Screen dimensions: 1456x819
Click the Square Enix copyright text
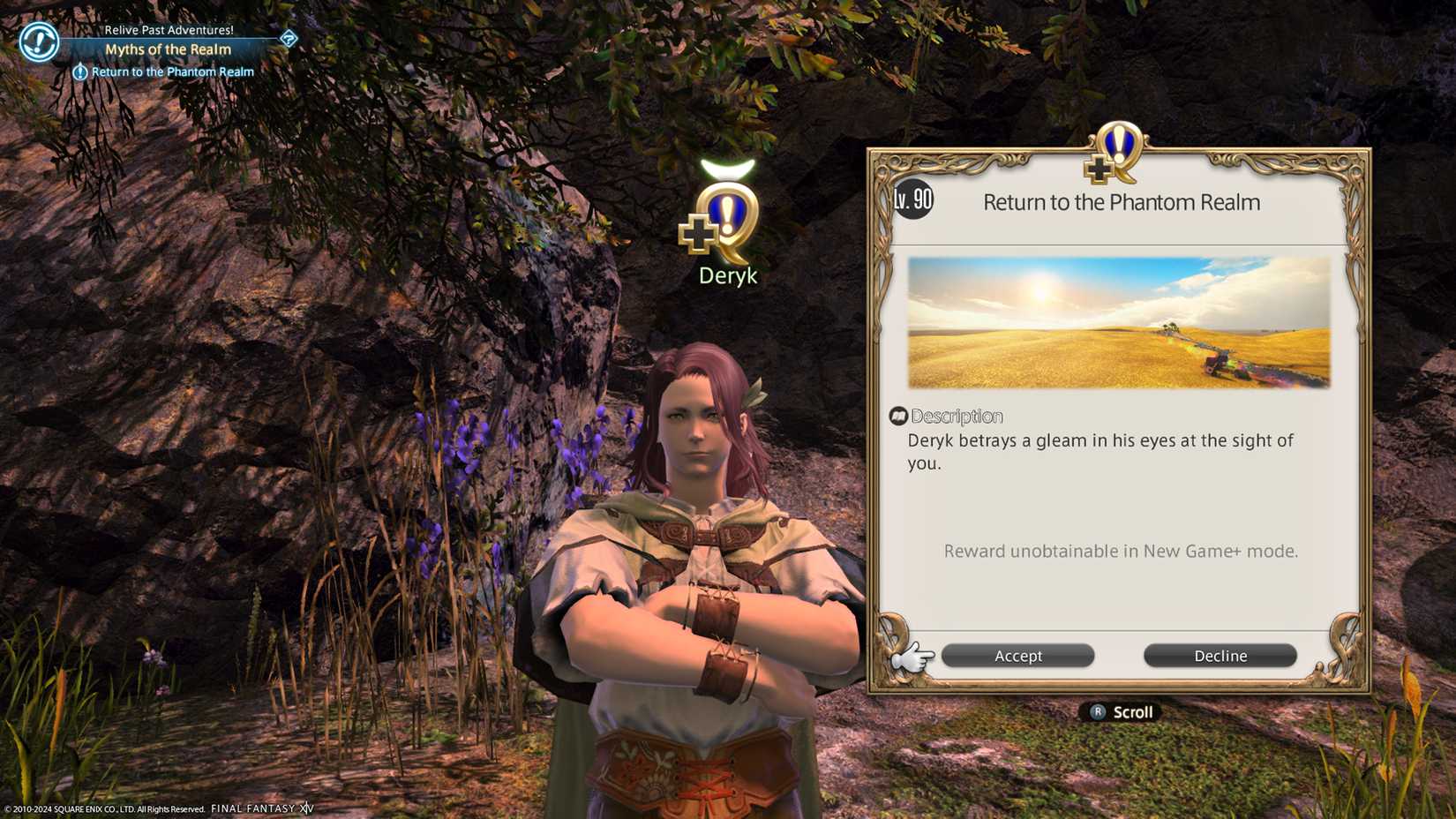[106, 808]
